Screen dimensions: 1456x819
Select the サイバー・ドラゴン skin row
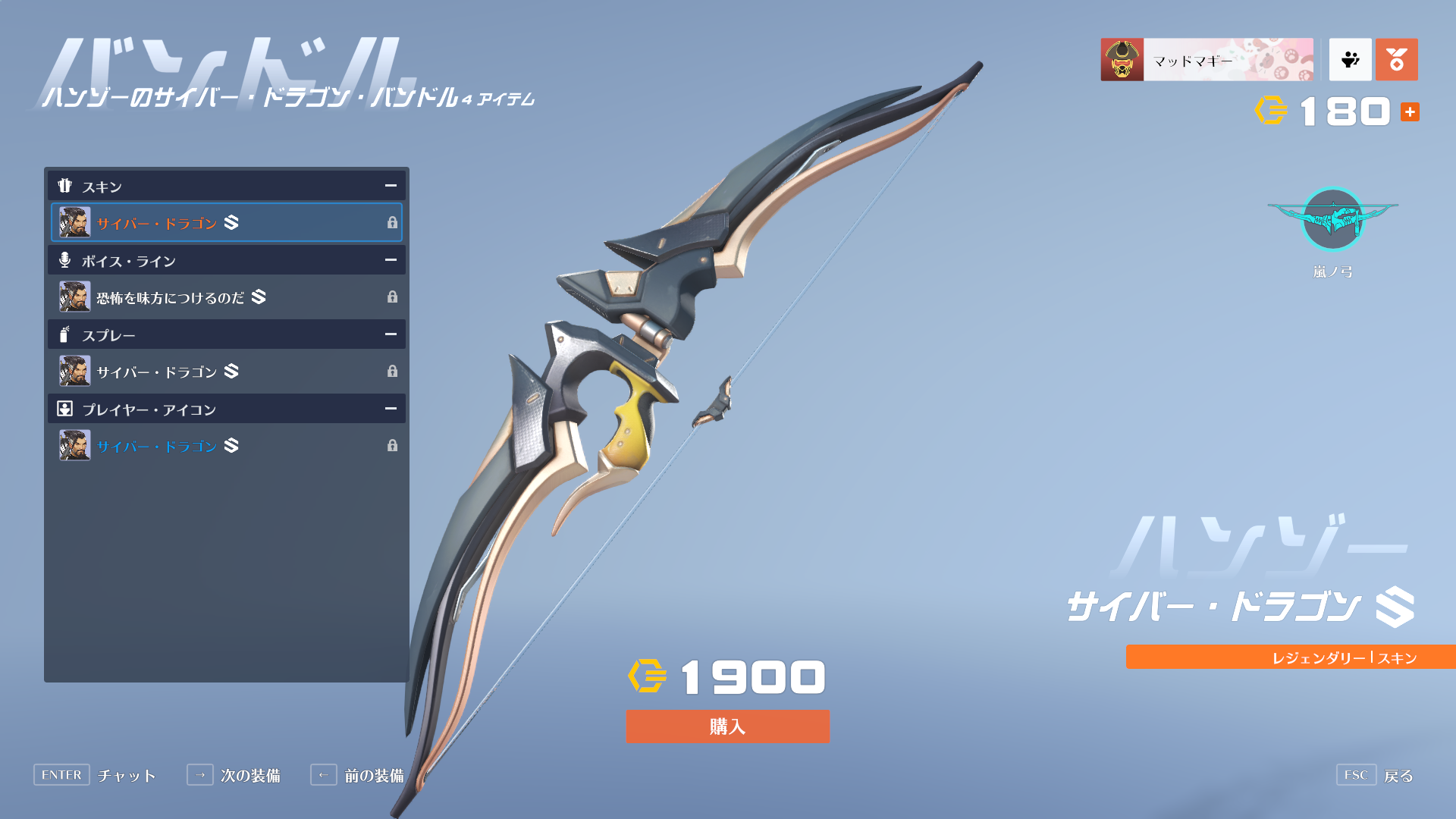pyautogui.click(x=226, y=222)
